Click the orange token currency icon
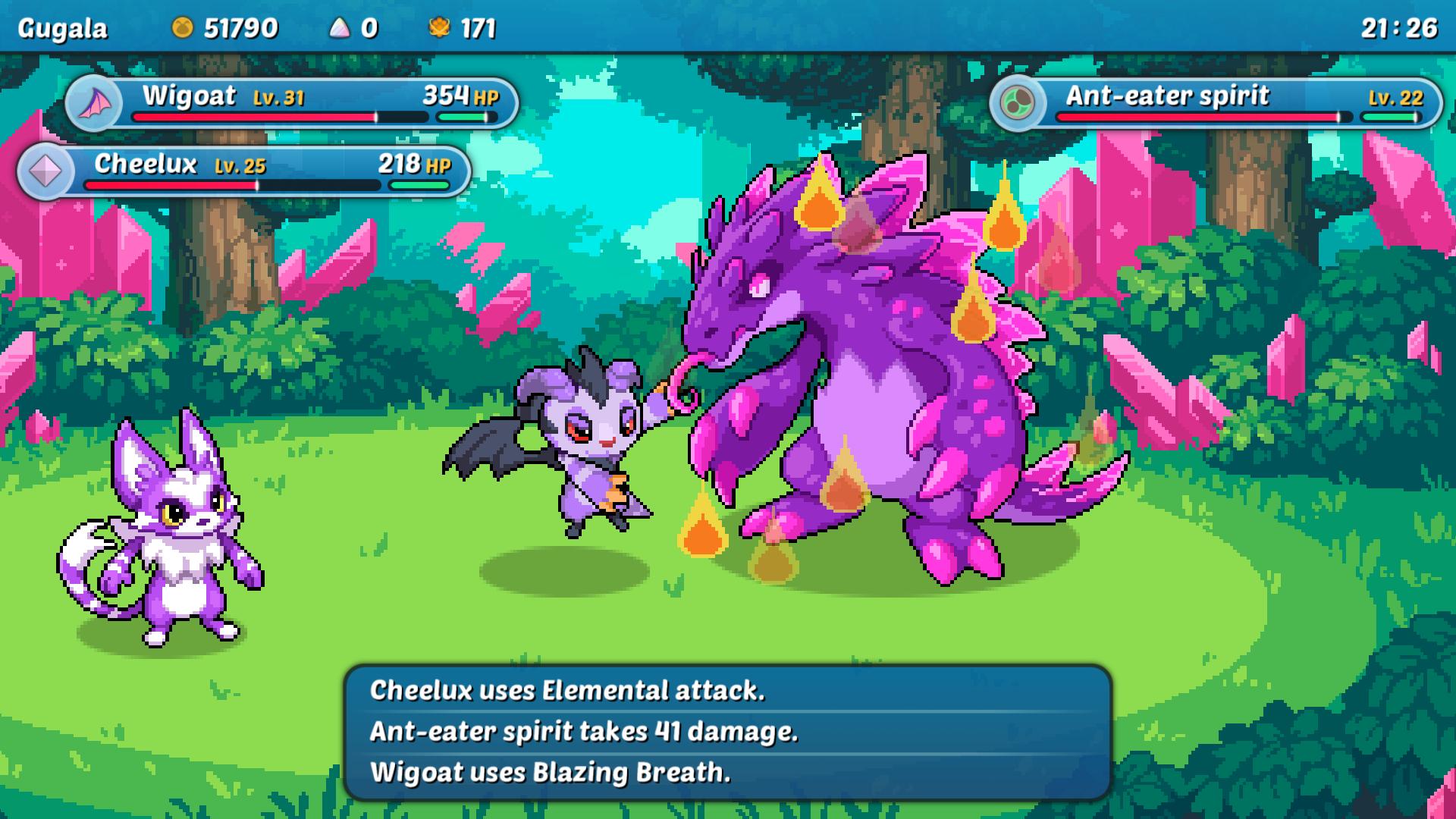This screenshot has width=1456, height=819. pyautogui.click(x=439, y=29)
